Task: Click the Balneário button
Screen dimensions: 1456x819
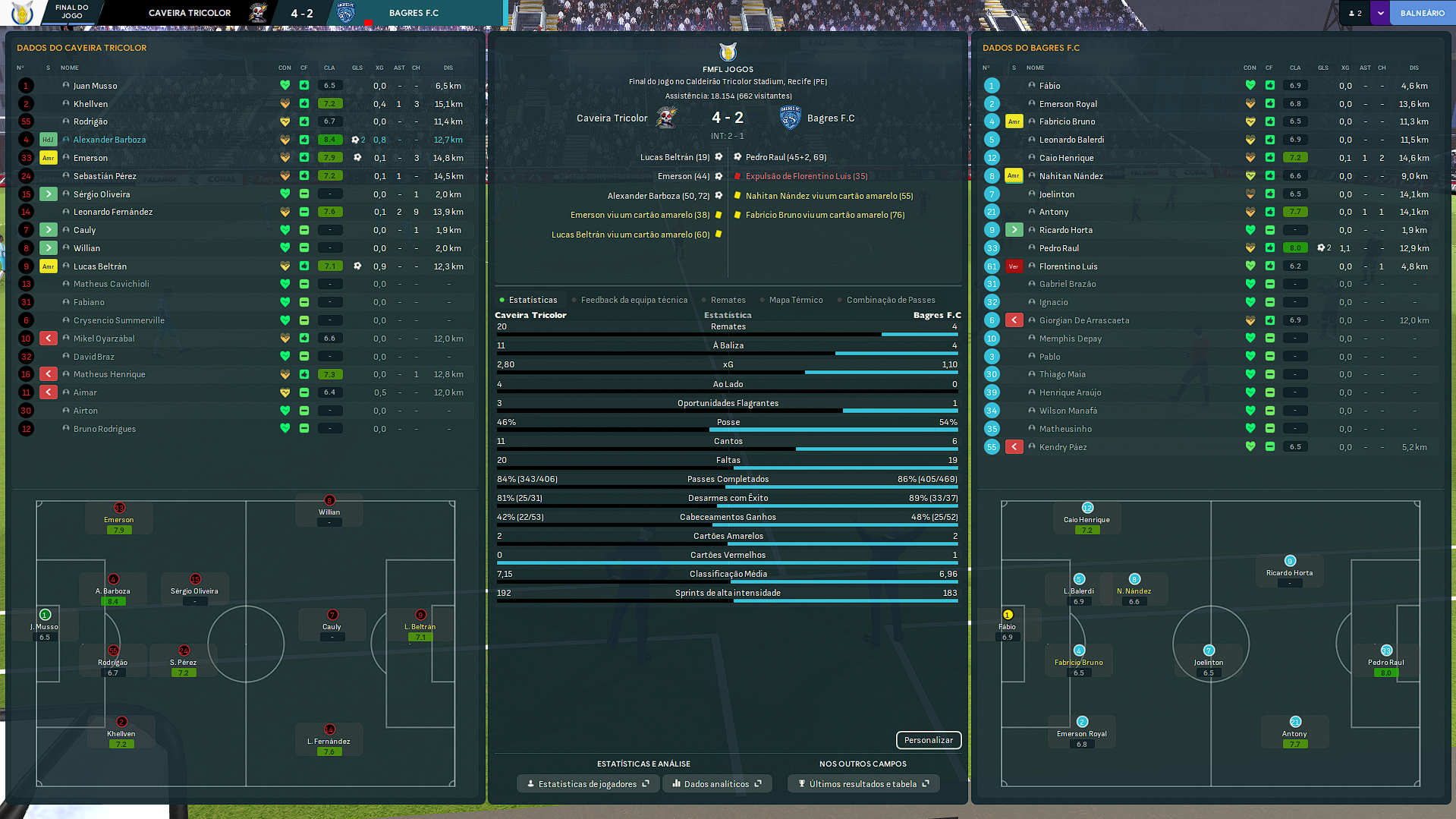Action: [1422, 13]
